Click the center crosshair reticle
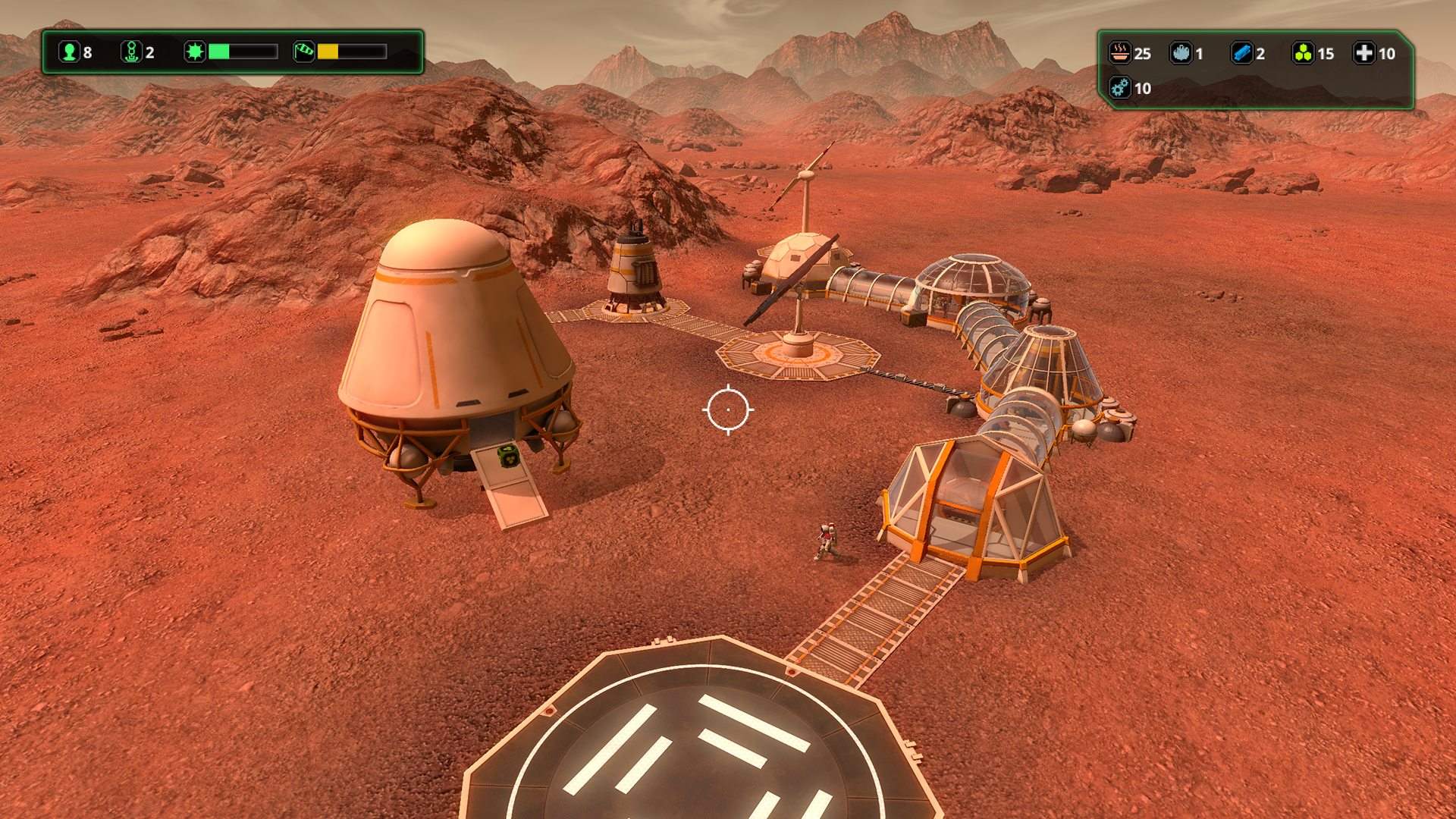 [728, 409]
